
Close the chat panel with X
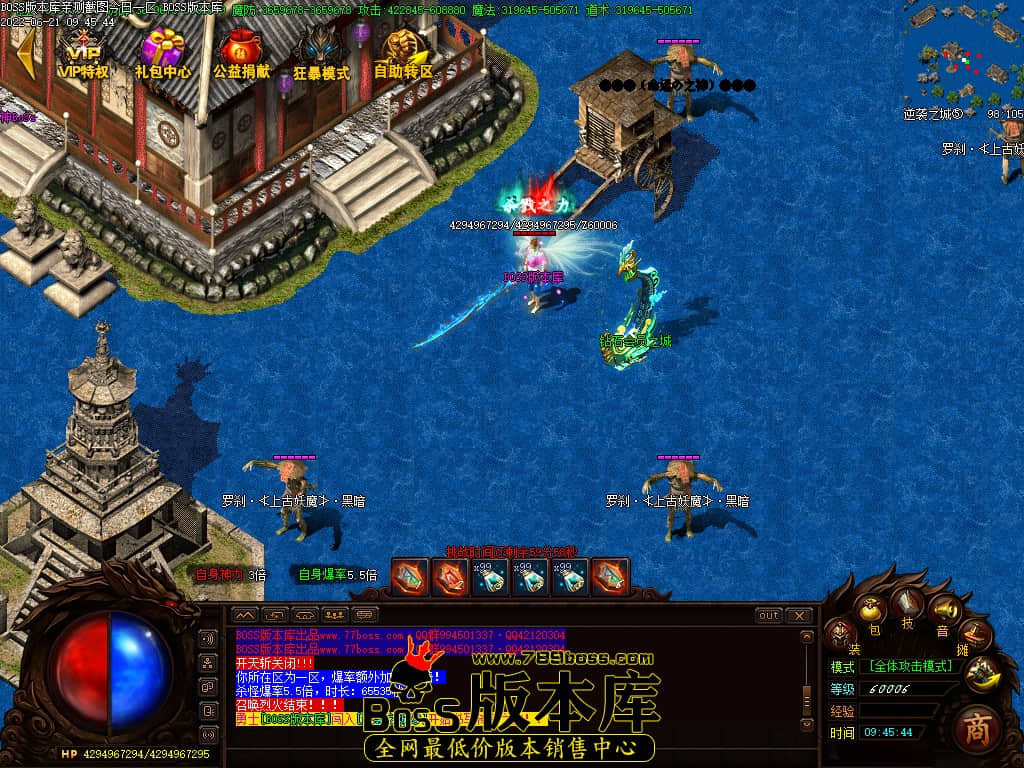click(799, 615)
